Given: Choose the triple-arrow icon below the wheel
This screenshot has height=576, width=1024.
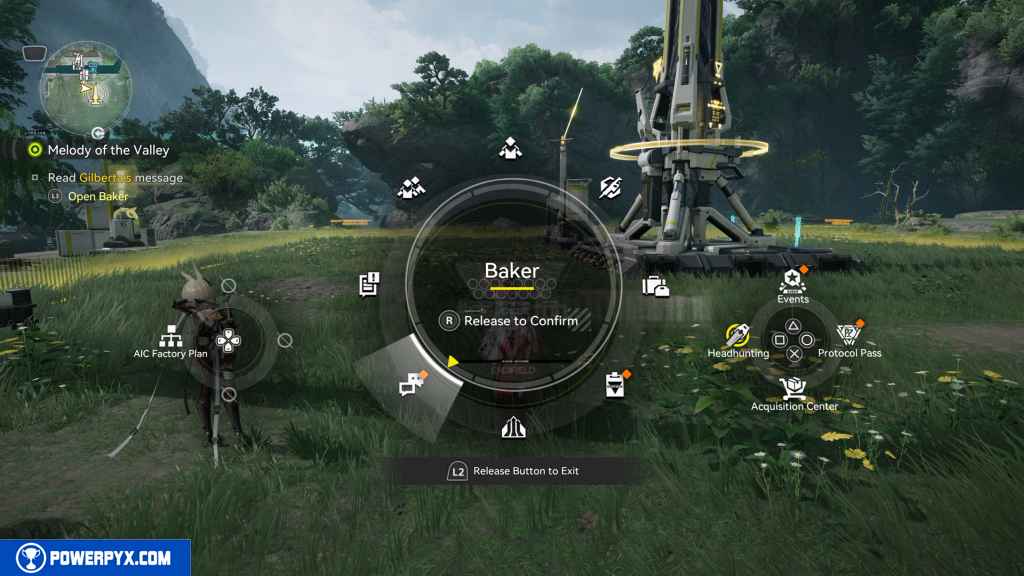Looking at the screenshot, I should 513,427.
